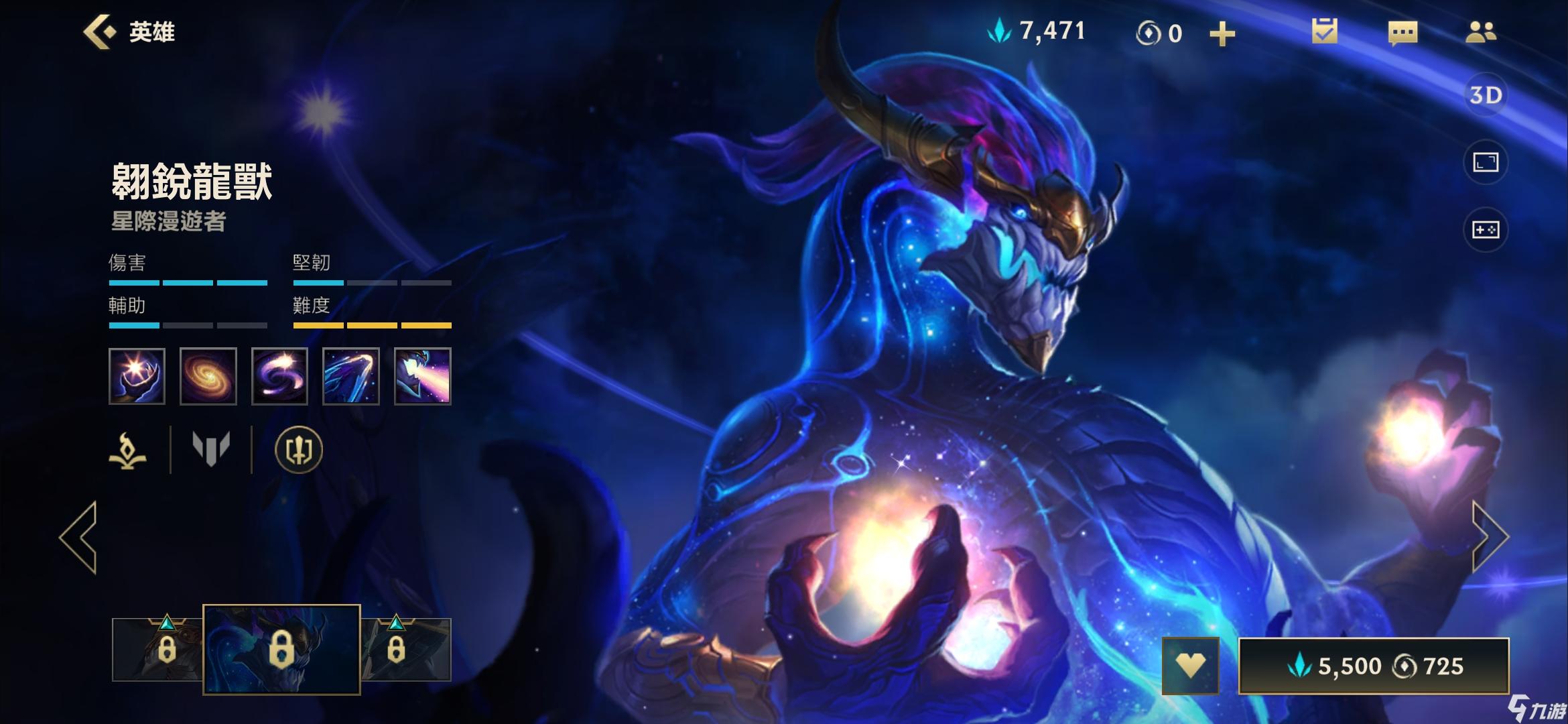
Task: Select the currently highlighted starry skin thumbnail
Action: coord(281,649)
